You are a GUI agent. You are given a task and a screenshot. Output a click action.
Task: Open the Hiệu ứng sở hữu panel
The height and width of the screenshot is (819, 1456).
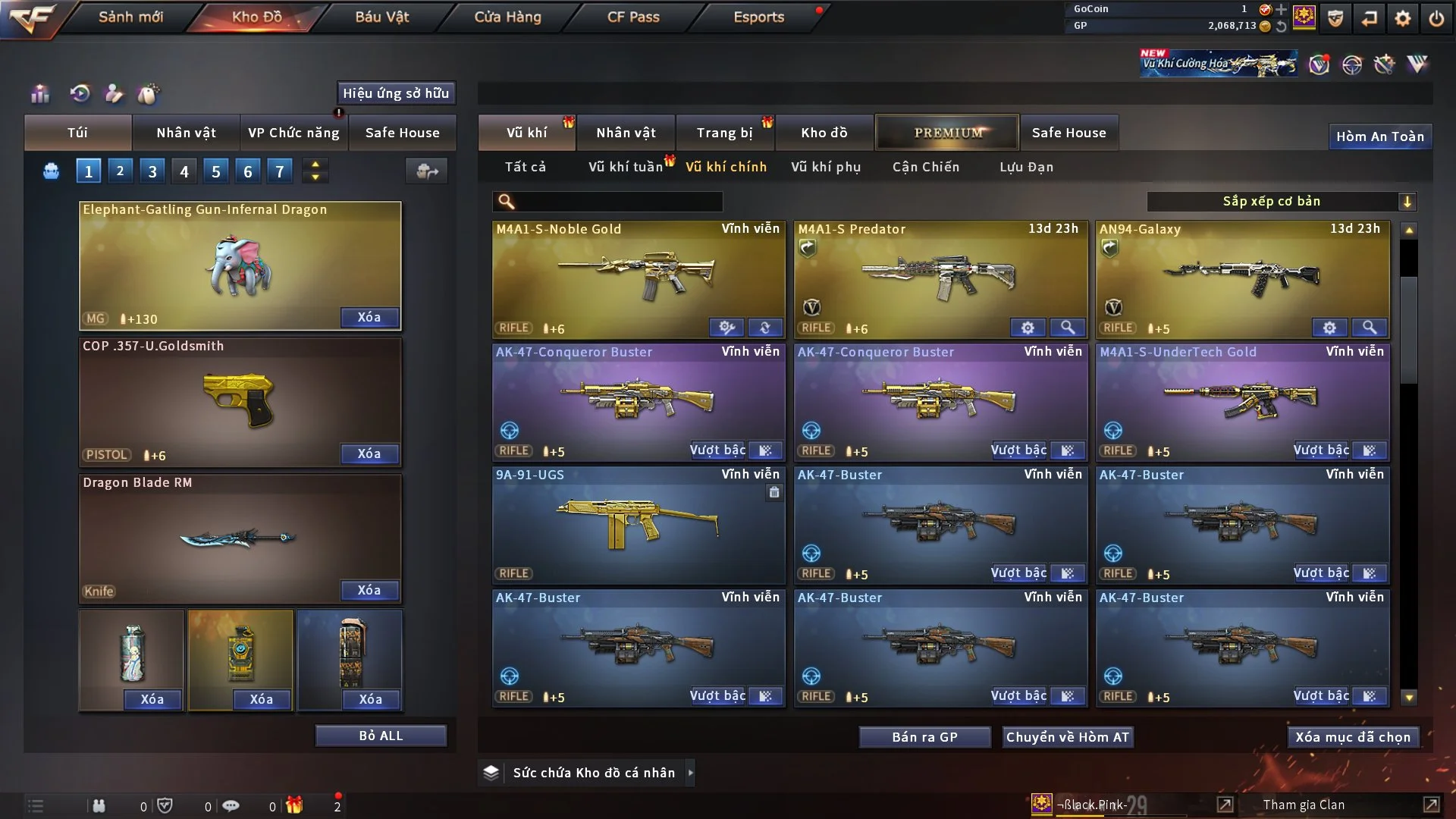(x=396, y=93)
